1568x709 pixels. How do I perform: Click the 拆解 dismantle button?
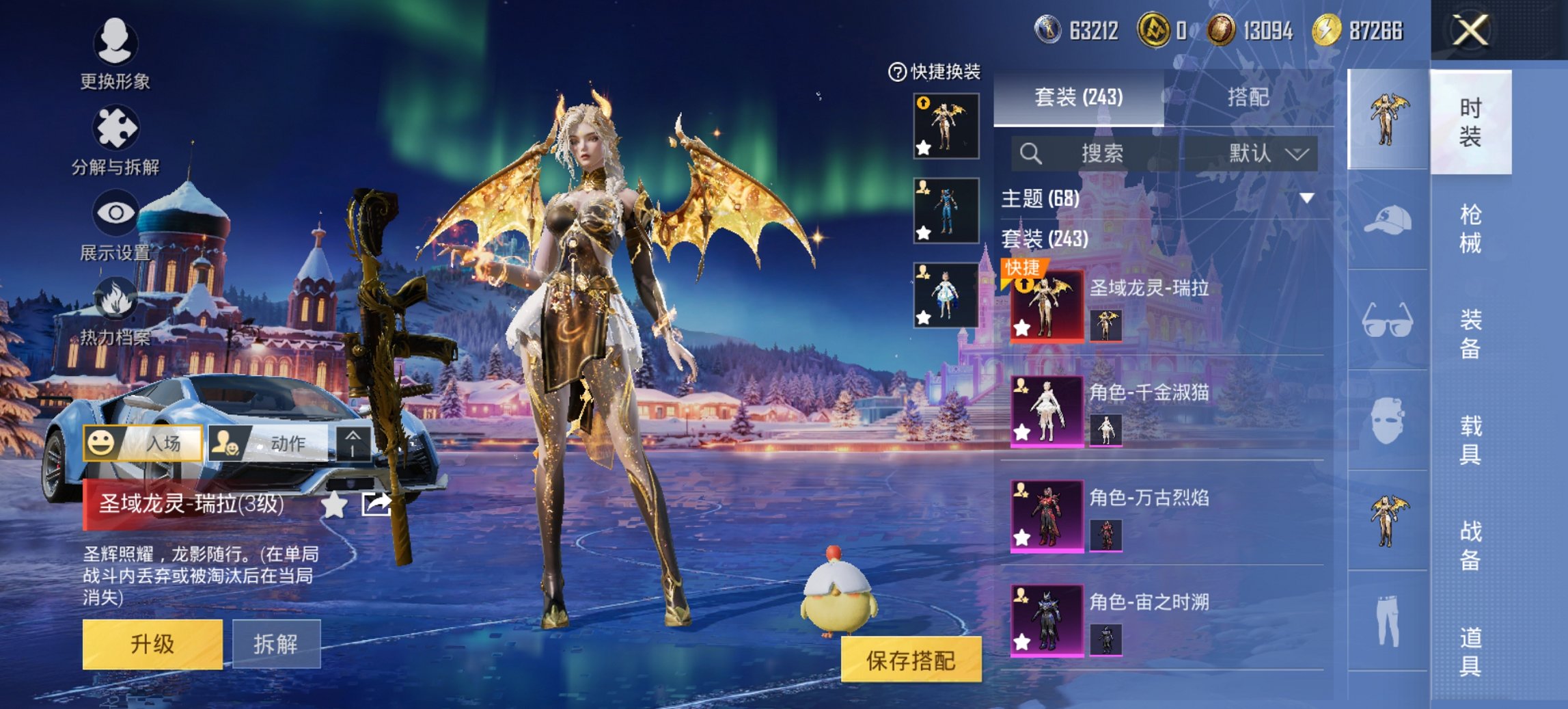[x=276, y=644]
